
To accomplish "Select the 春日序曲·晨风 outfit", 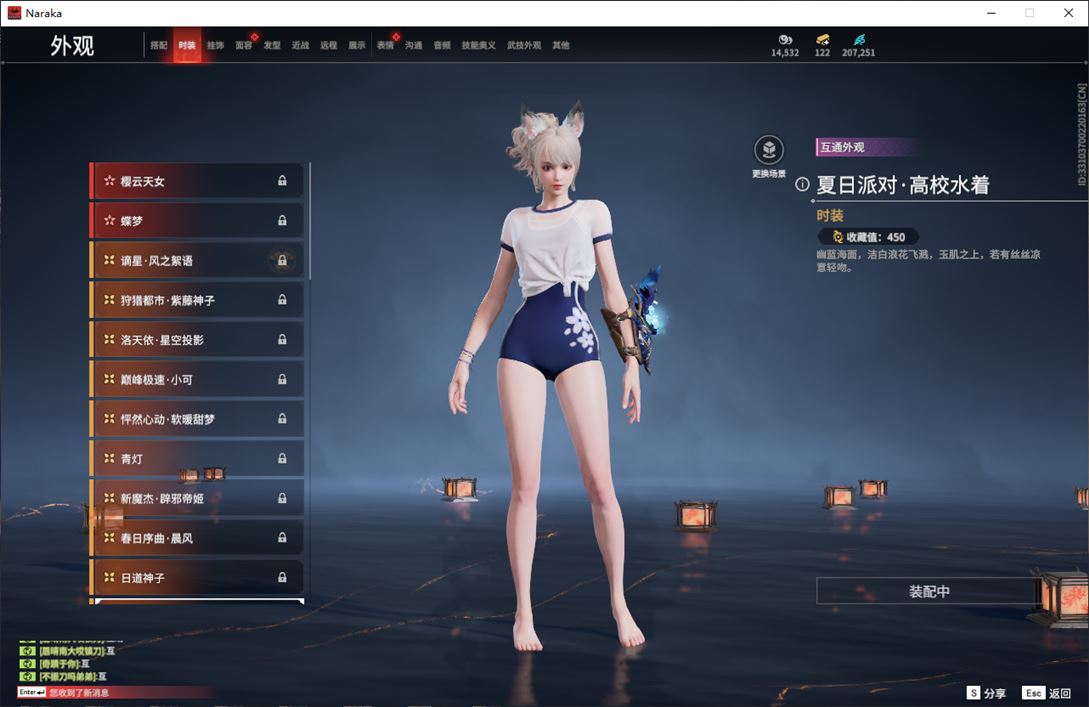I will [x=197, y=538].
